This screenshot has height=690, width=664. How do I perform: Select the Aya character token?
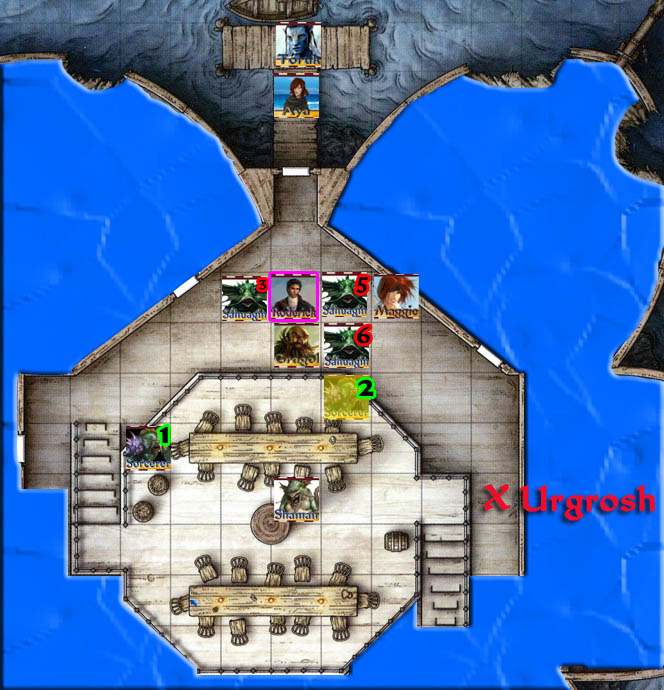click(298, 96)
